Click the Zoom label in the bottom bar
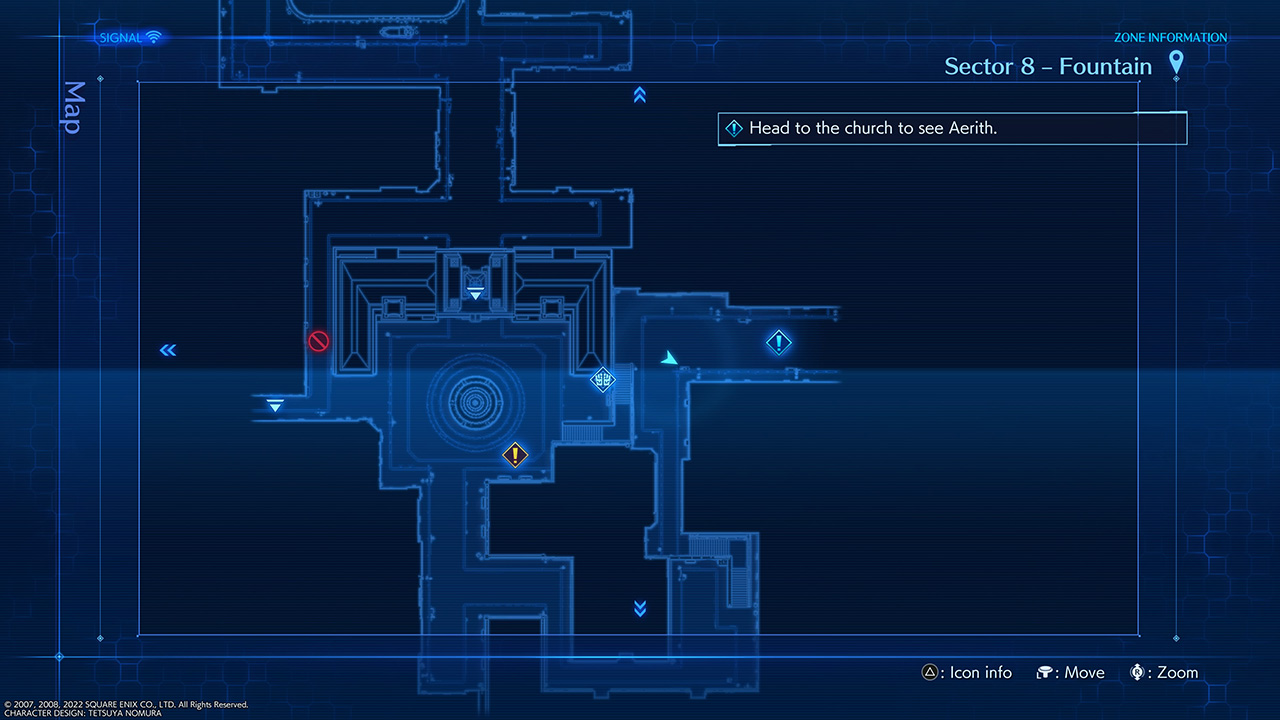 coord(1176,672)
